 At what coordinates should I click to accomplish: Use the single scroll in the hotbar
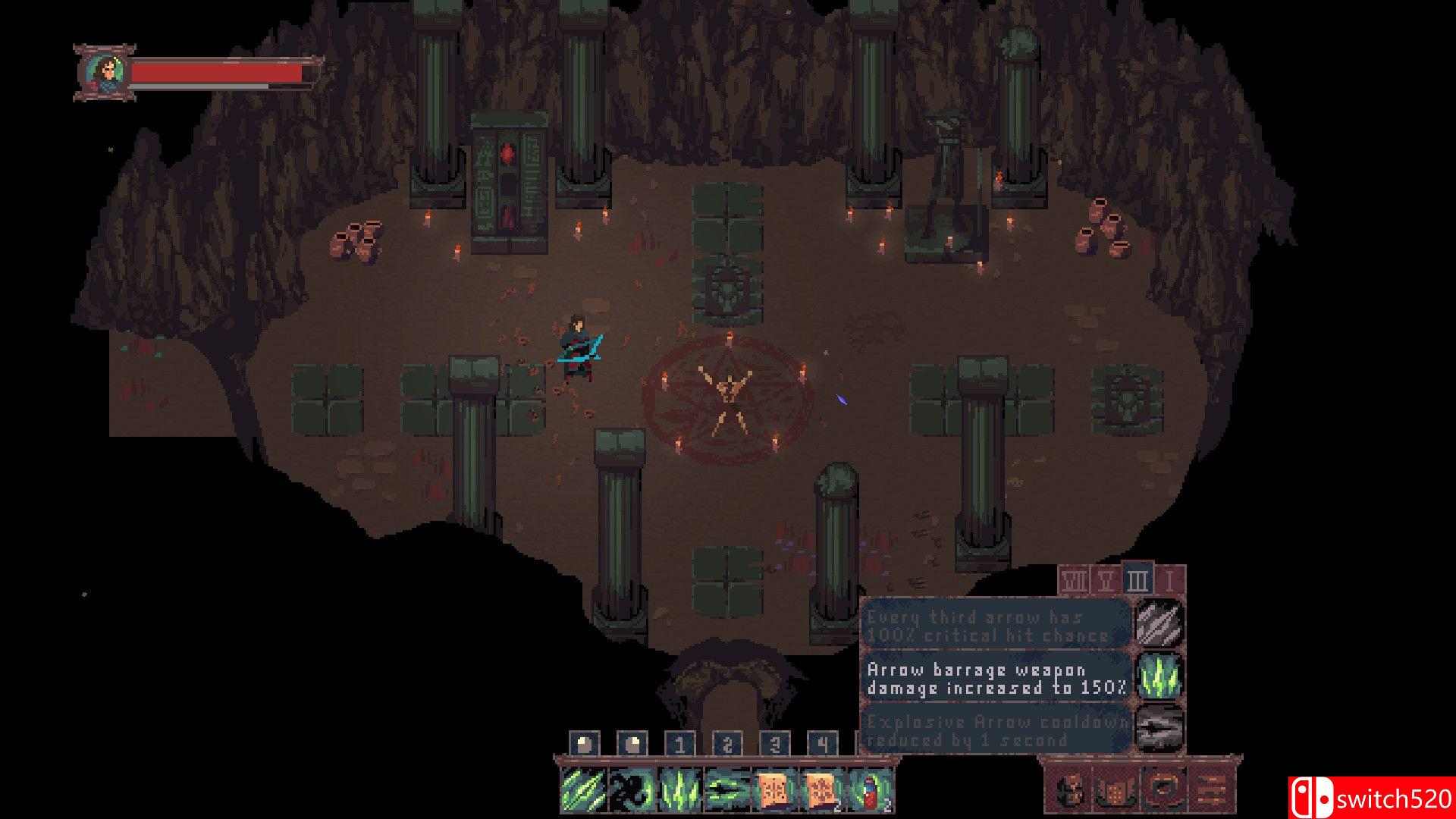pyautogui.click(x=774, y=789)
